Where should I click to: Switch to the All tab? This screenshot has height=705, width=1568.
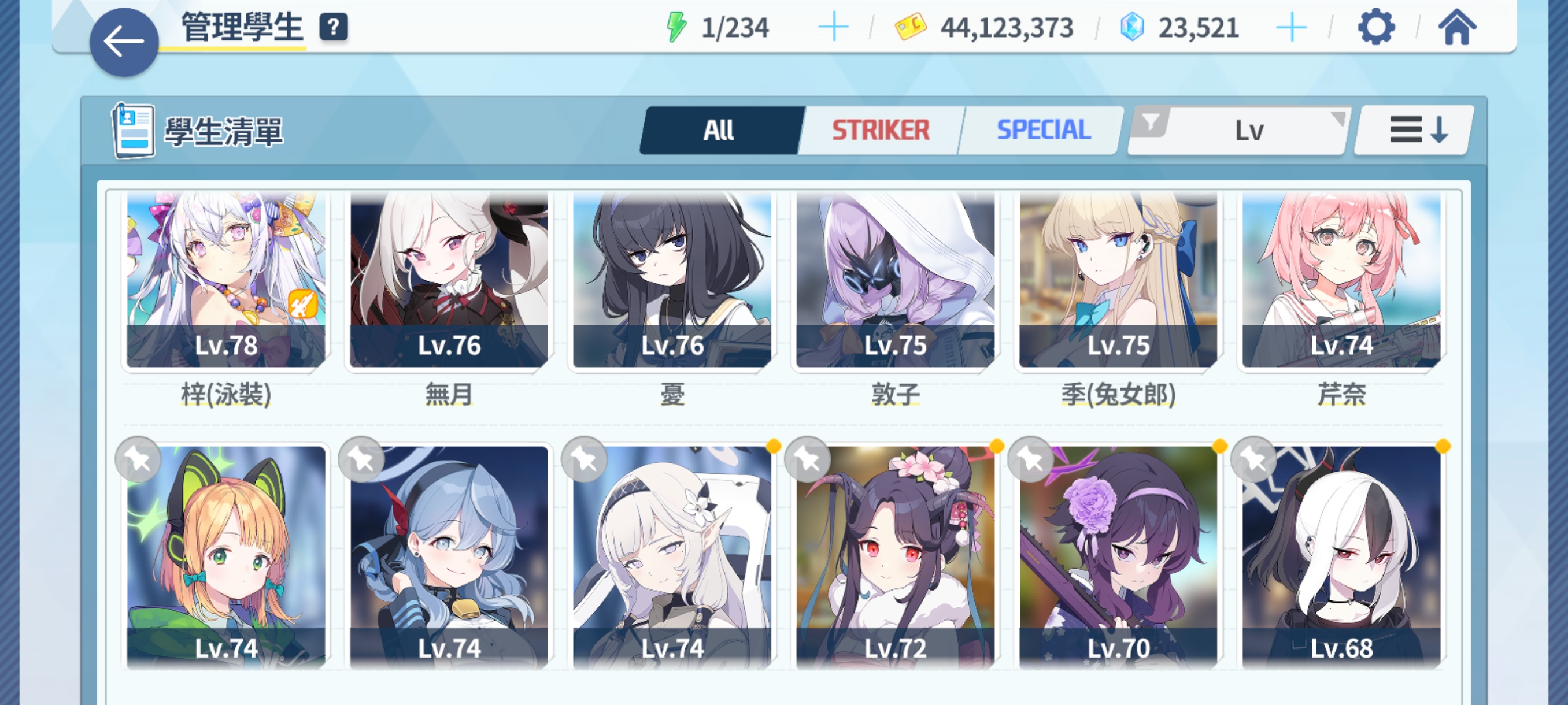pos(719,130)
